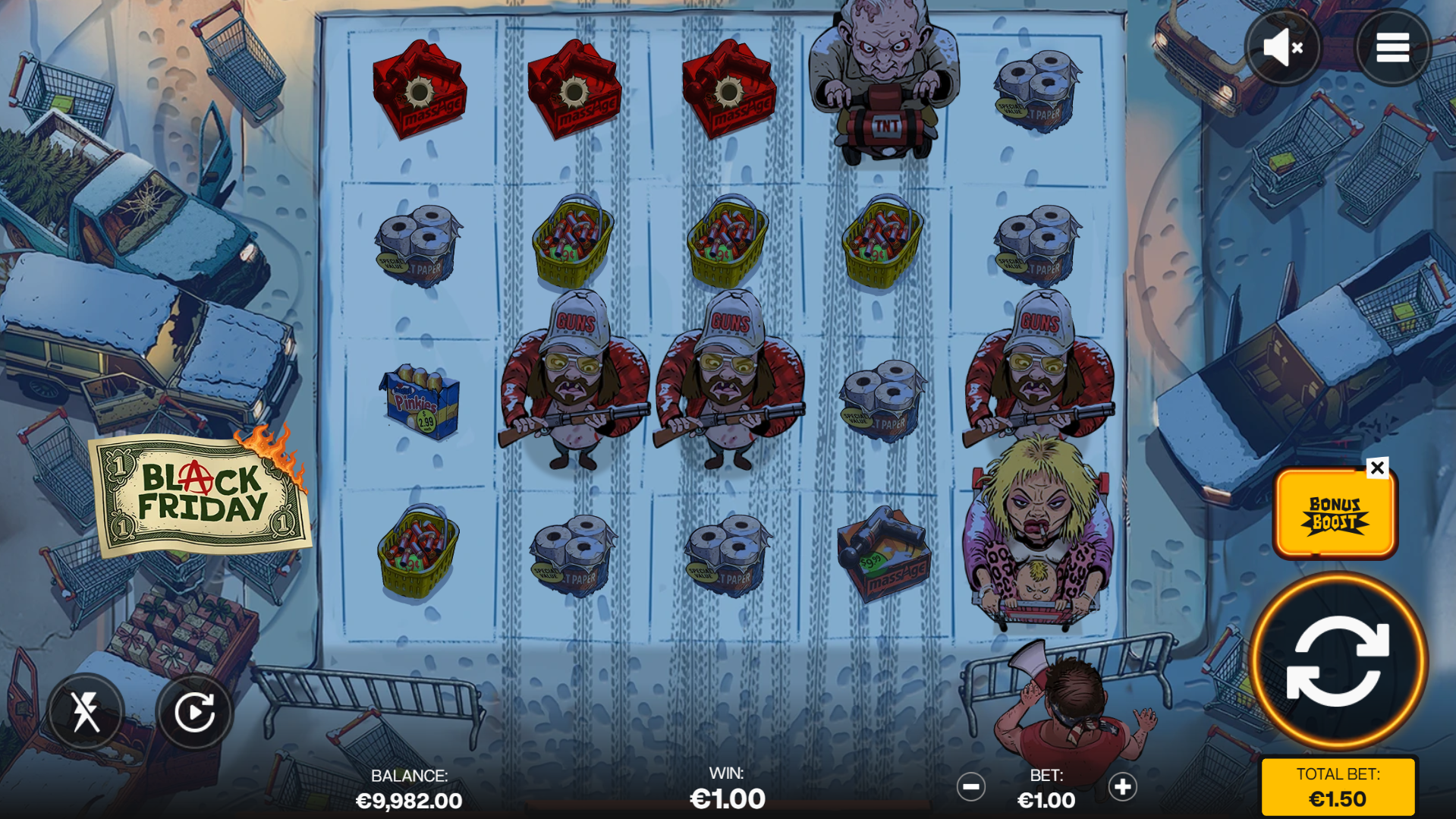Decrease the bet amount
This screenshot has height=819, width=1456.
pyautogui.click(x=972, y=787)
